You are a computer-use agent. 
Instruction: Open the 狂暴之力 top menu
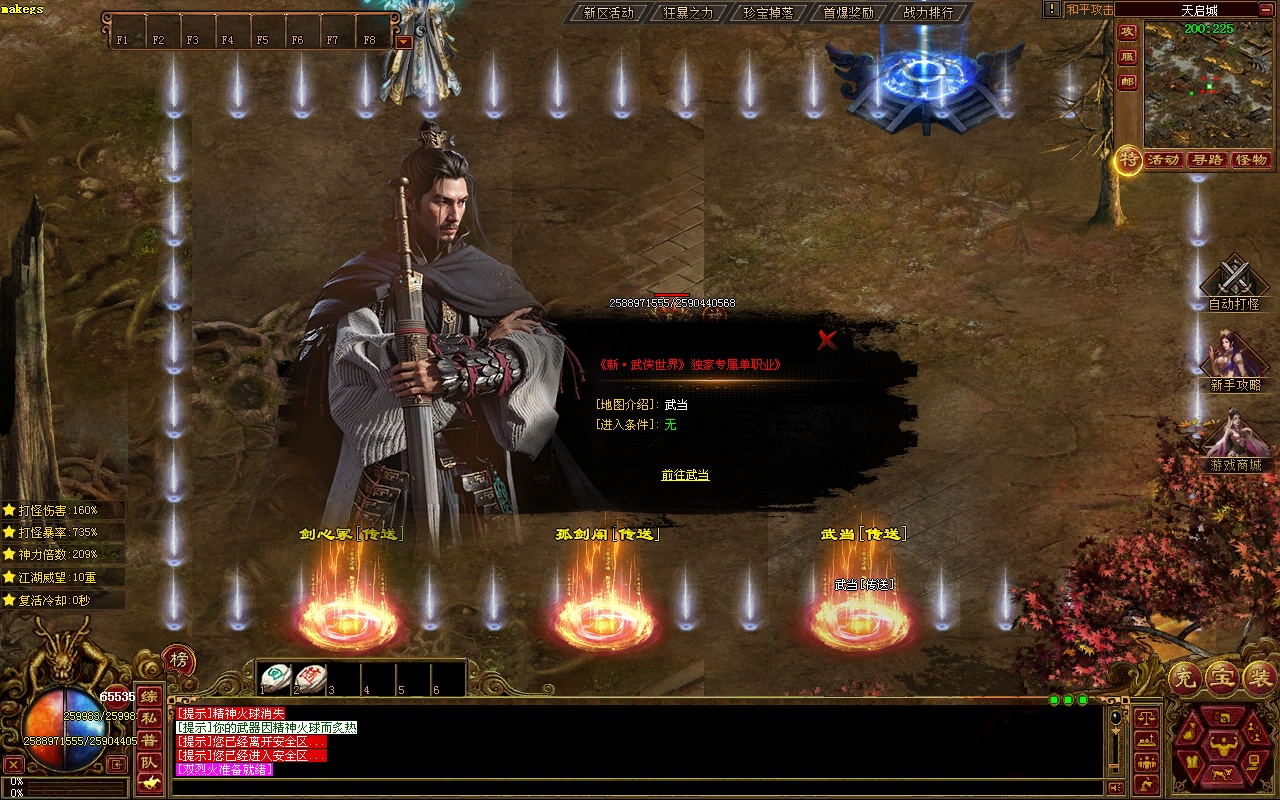coord(688,13)
